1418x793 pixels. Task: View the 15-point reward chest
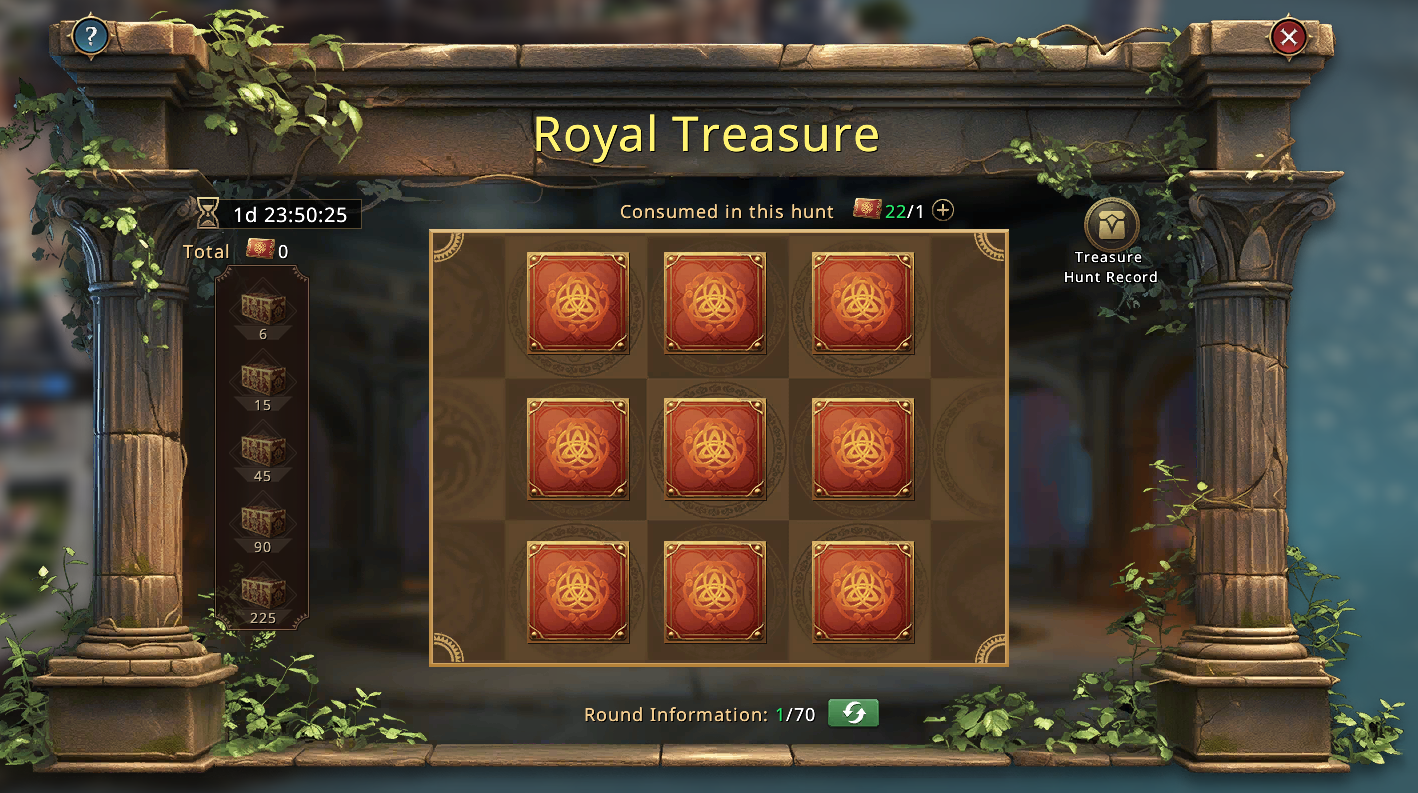pyautogui.click(x=263, y=379)
